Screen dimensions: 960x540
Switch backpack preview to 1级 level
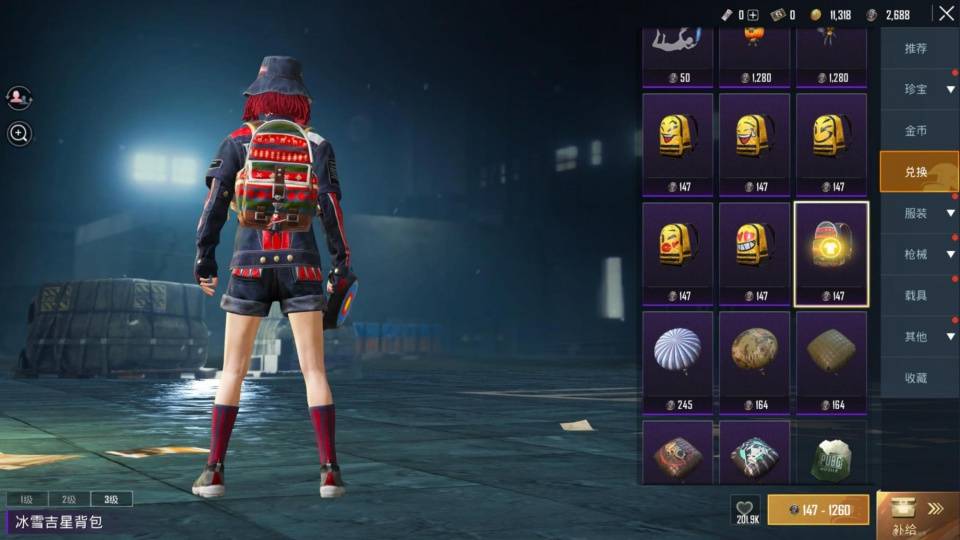[x=27, y=499]
